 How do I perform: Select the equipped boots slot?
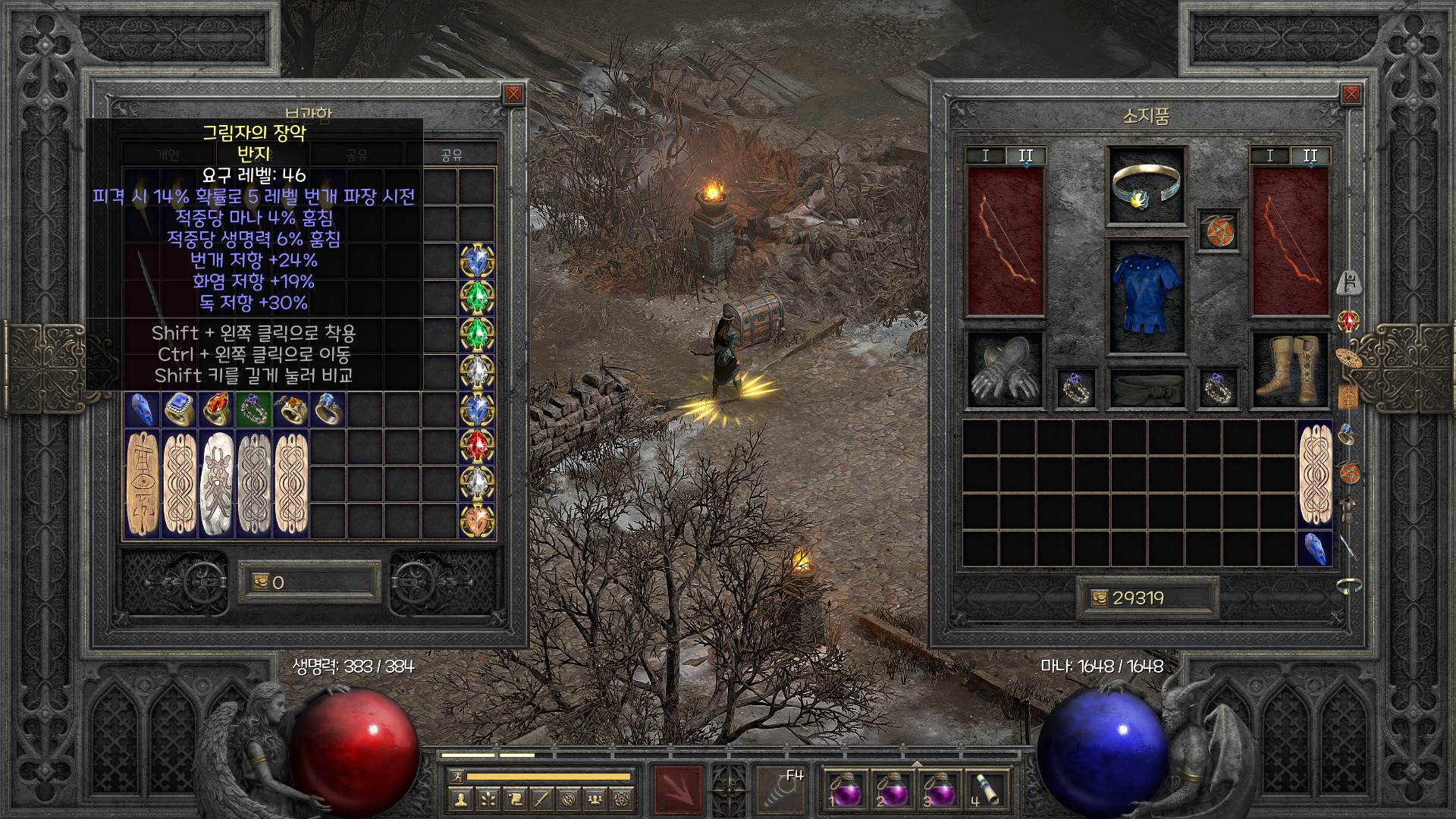click(1288, 370)
